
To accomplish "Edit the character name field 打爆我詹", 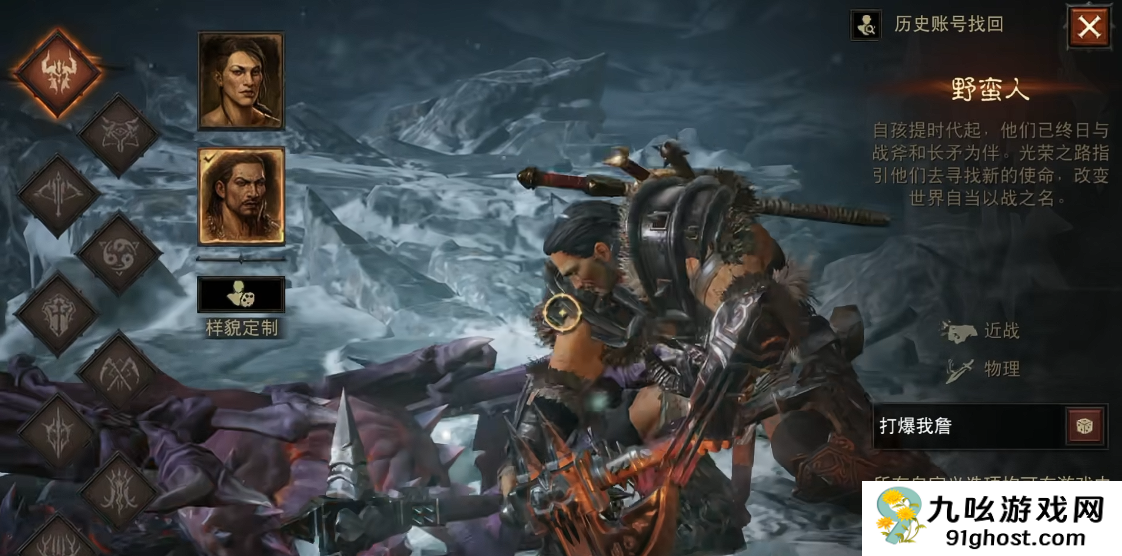I will point(965,426).
